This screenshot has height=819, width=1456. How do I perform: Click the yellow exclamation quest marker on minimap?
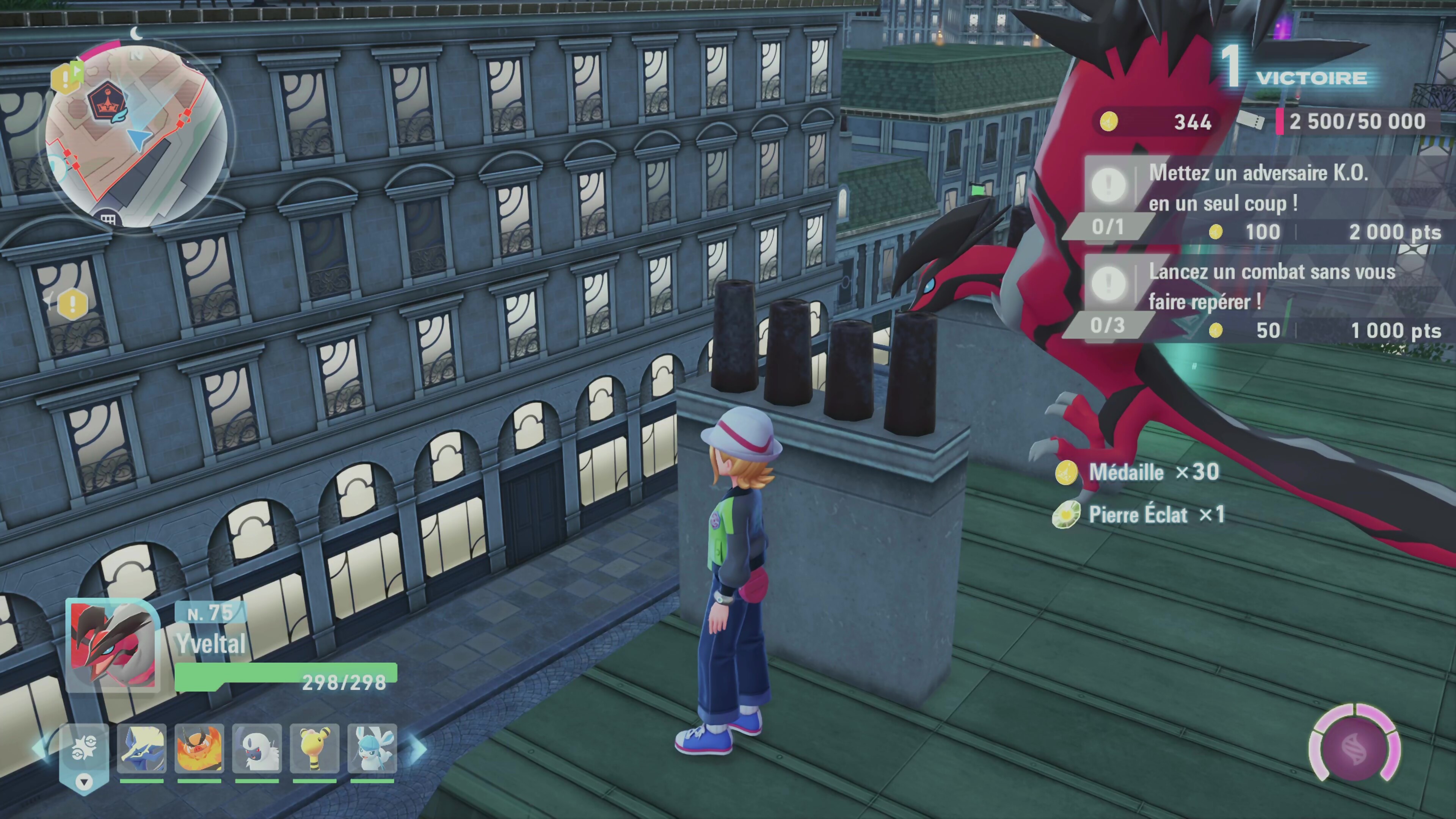tap(66, 77)
